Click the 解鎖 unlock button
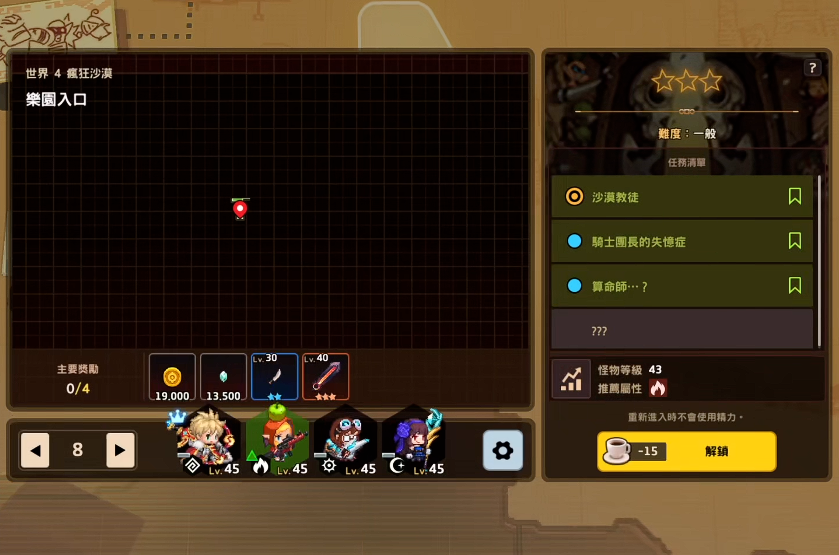Viewport: 839px width, 555px height. coord(686,451)
